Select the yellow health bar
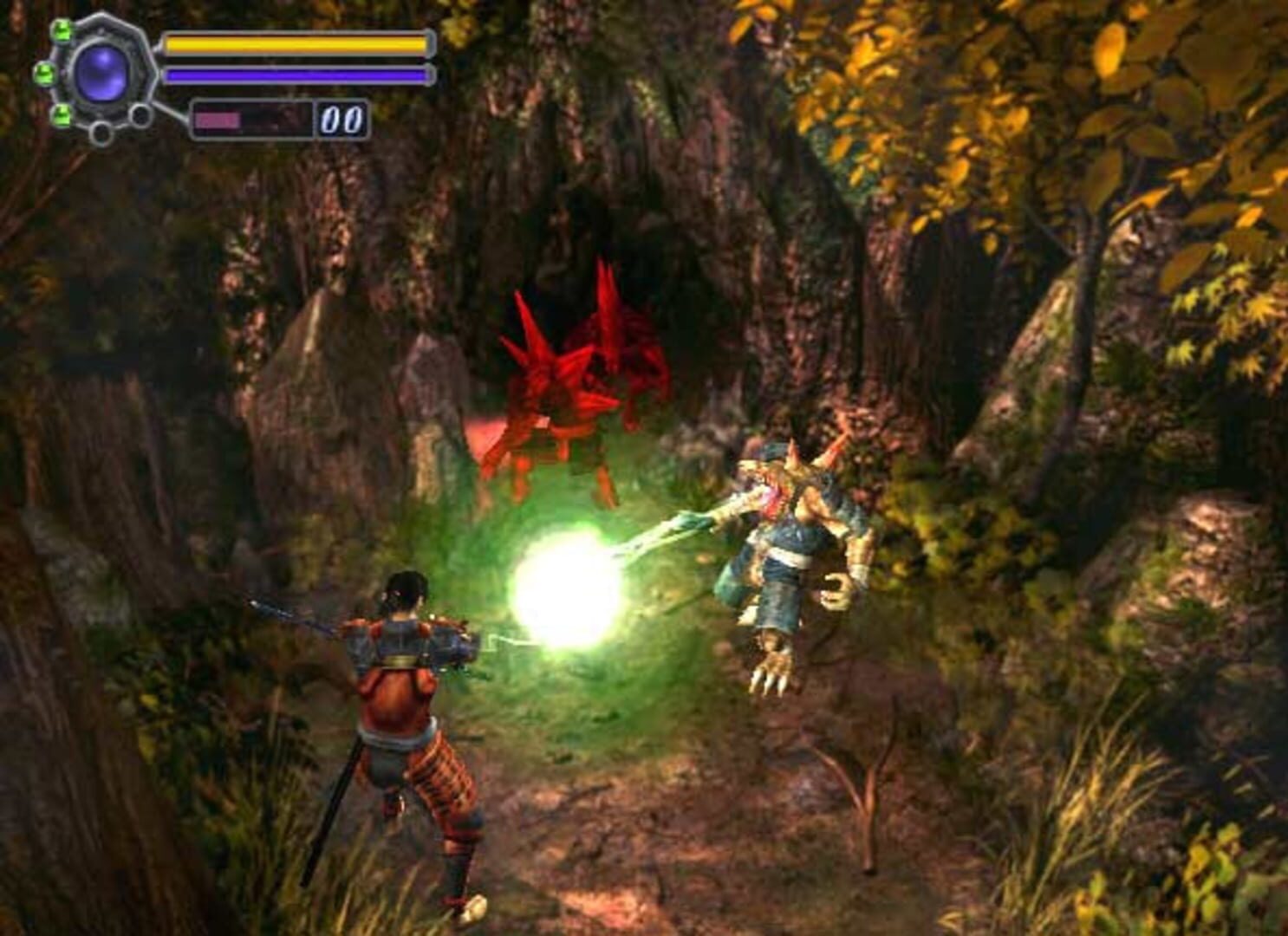The image size is (1288, 936). point(295,43)
